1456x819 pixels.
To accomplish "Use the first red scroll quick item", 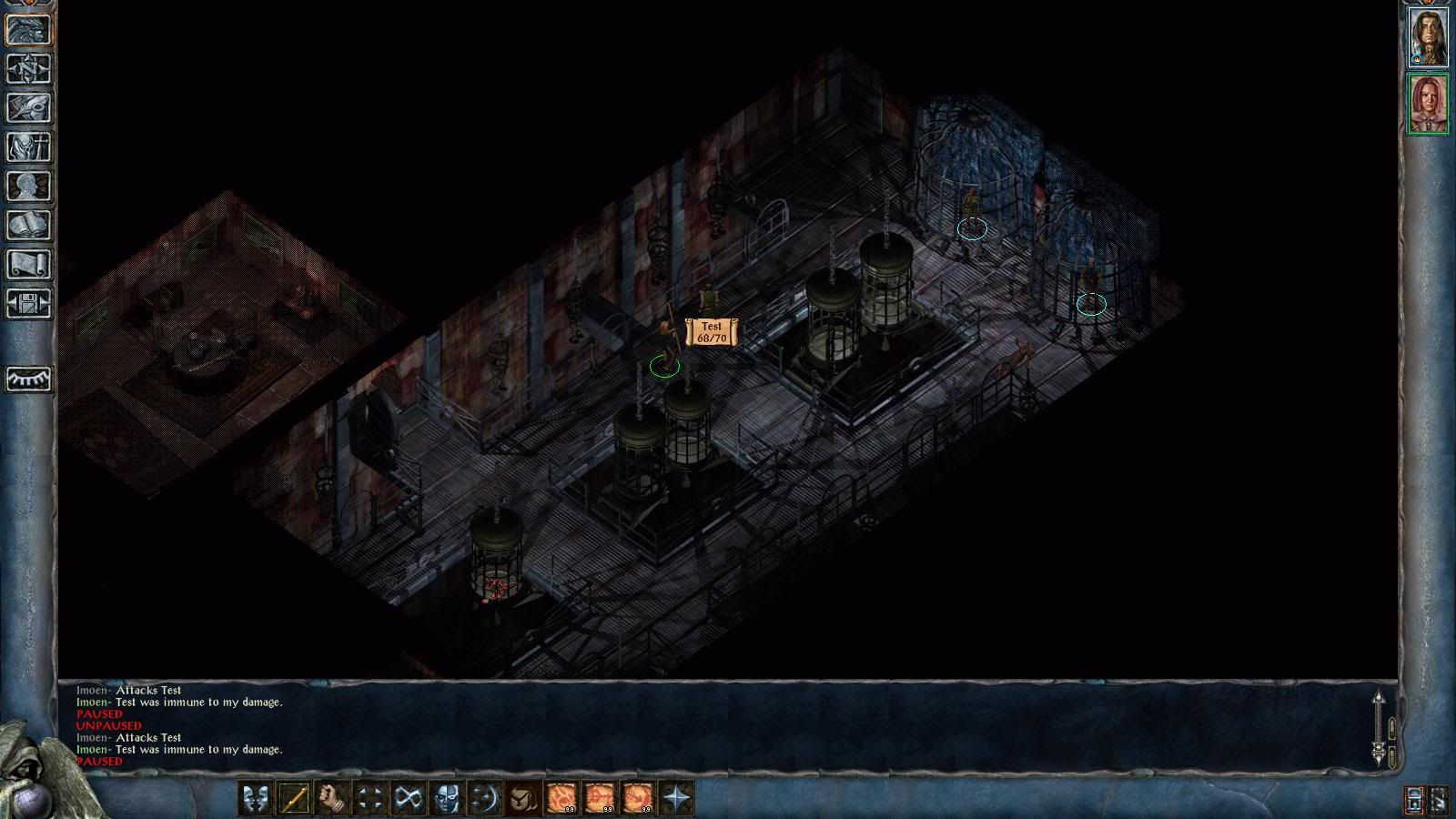I will coord(561,799).
